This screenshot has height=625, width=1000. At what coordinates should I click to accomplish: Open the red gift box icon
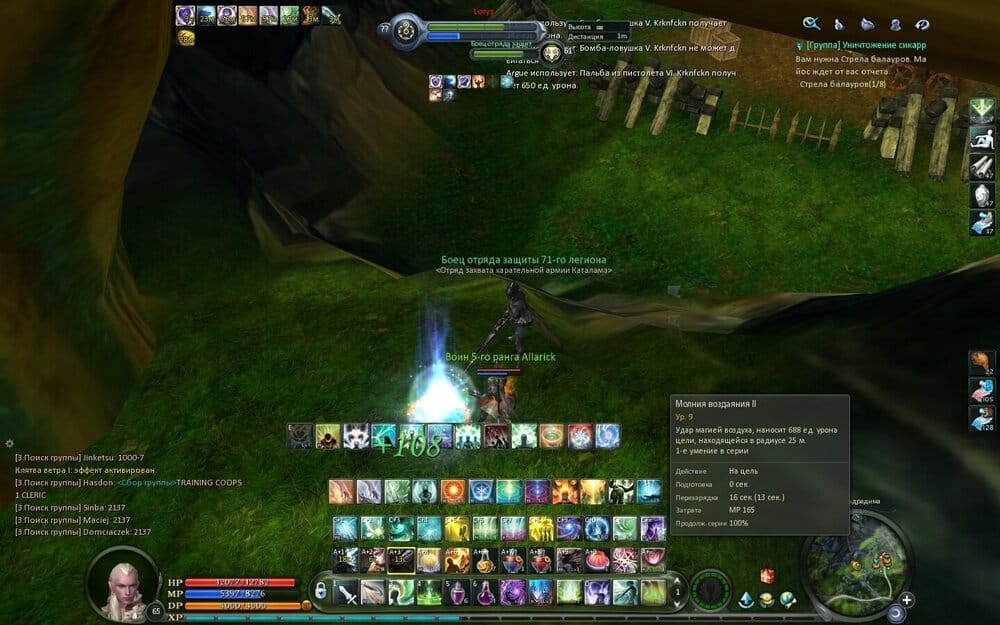(767, 576)
